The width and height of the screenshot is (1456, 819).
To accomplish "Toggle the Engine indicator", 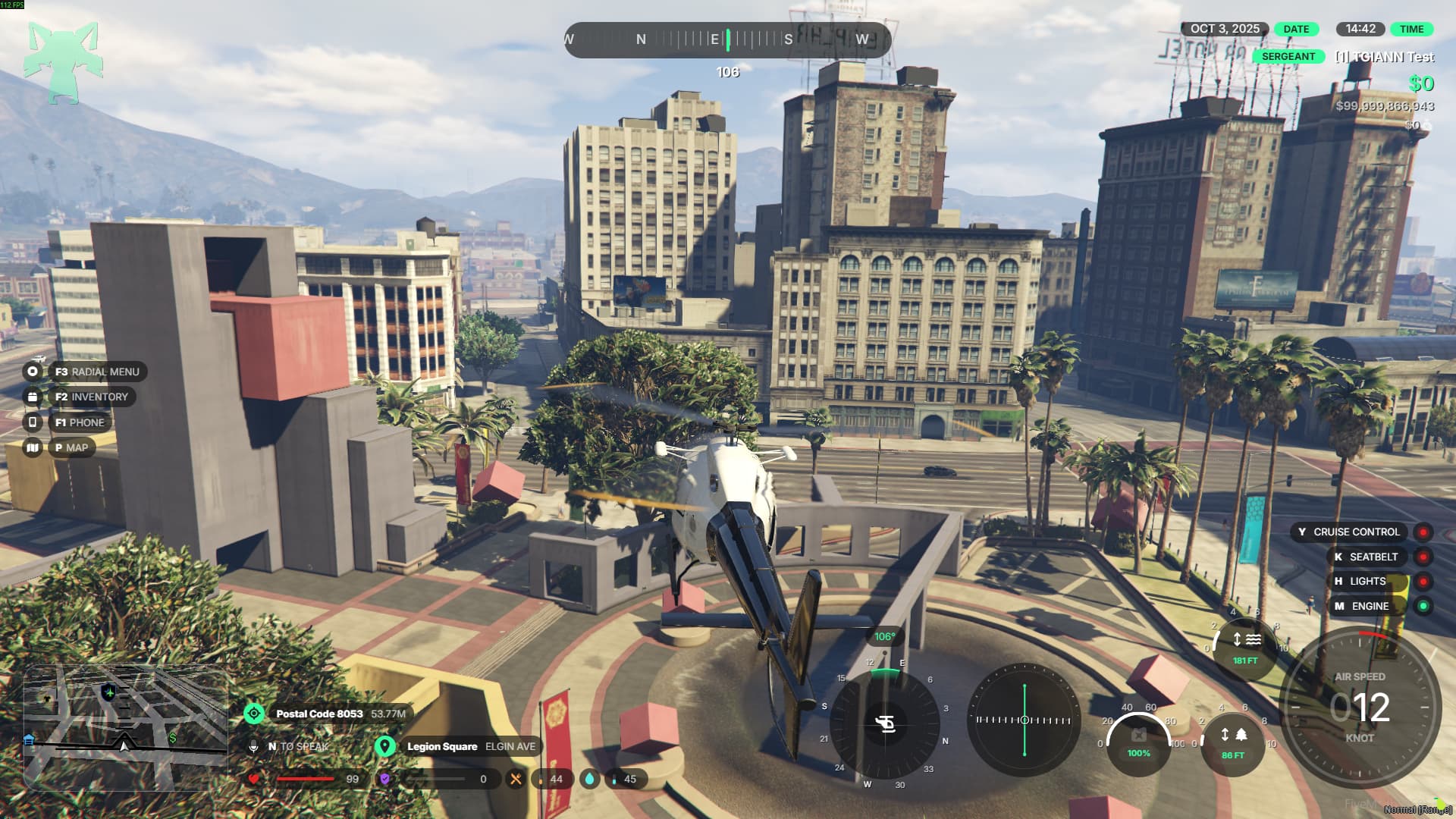I will [1423, 606].
